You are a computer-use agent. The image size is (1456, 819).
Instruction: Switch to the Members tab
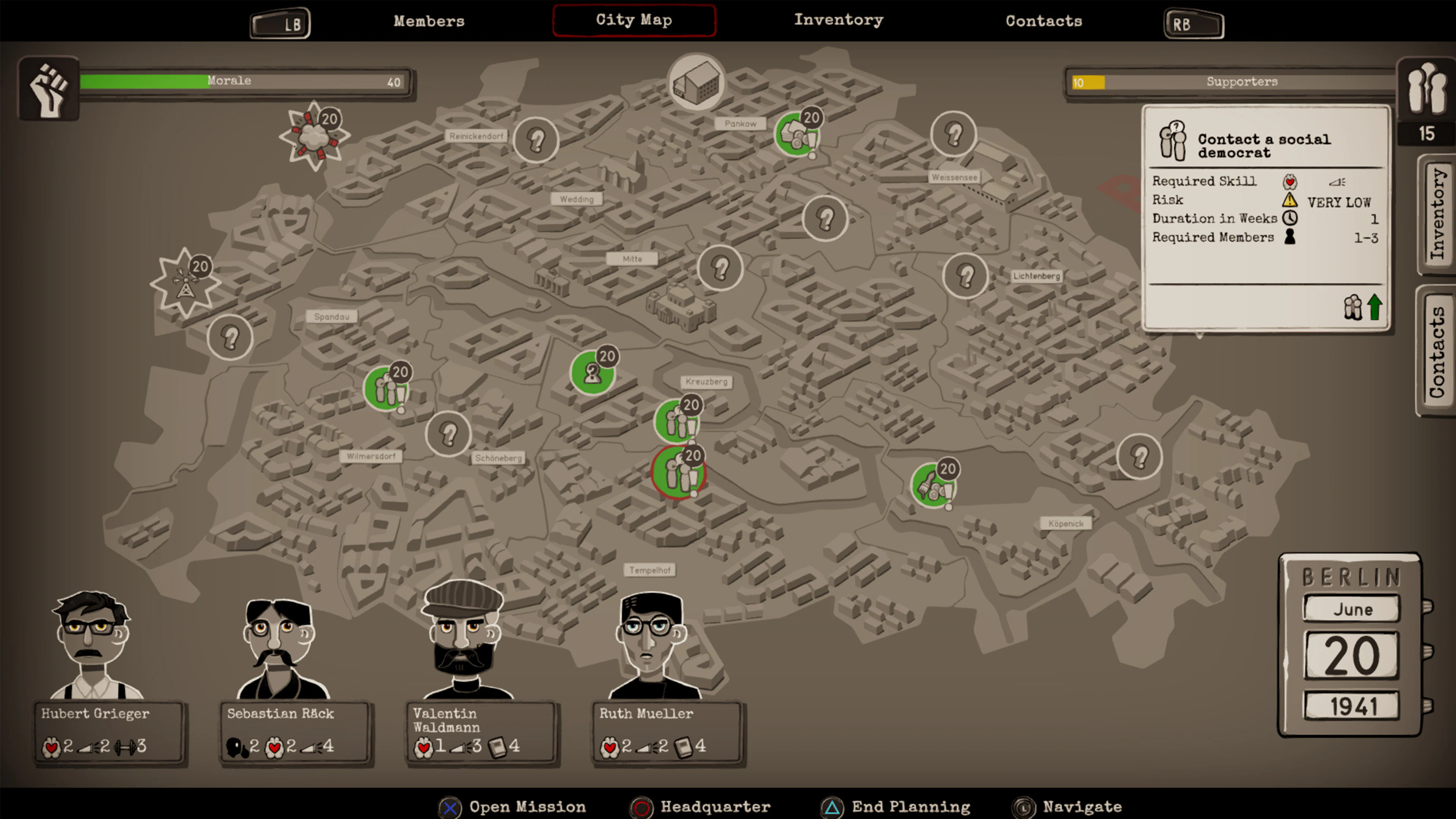click(429, 21)
